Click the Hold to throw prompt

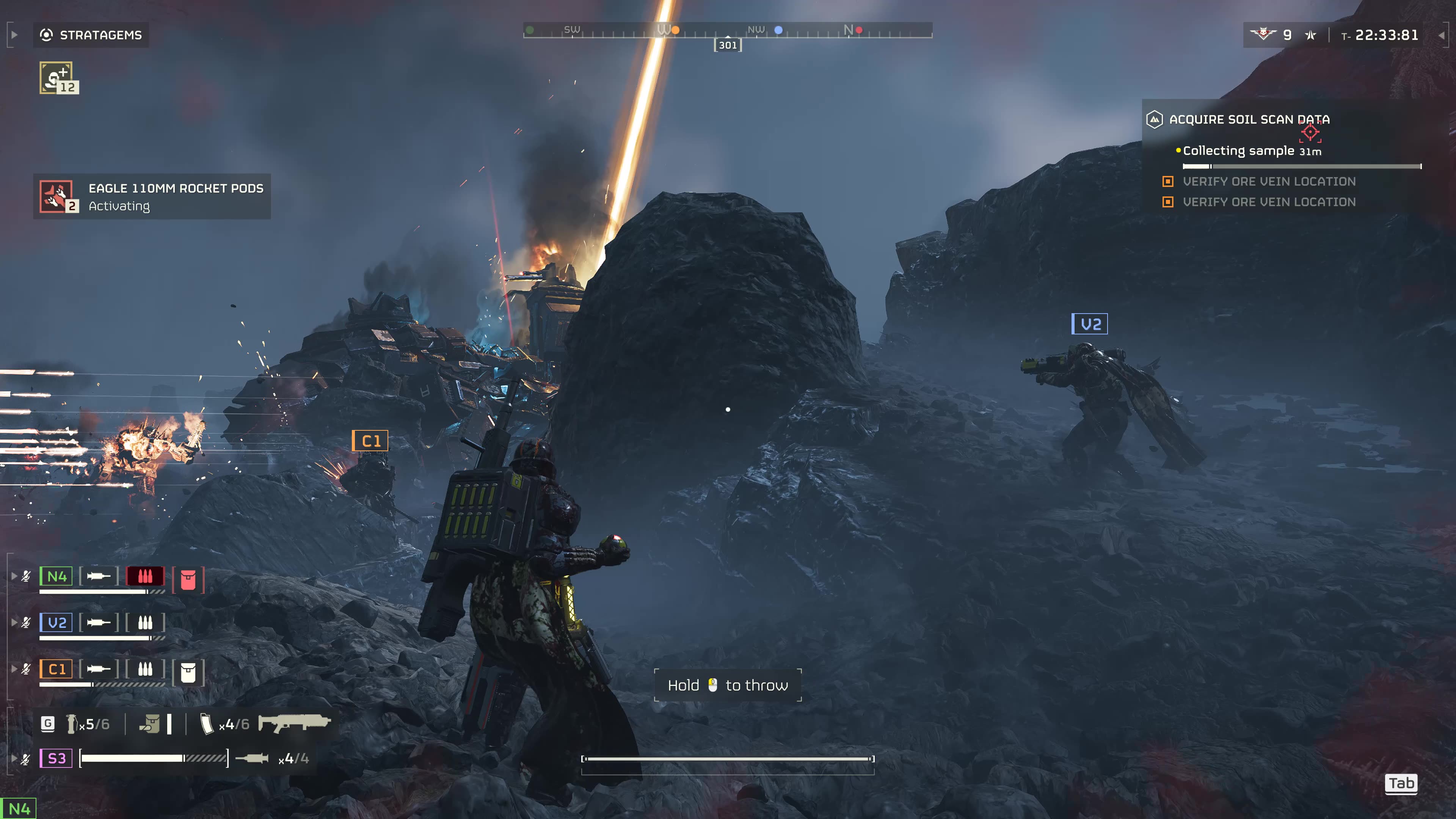pos(728,685)
